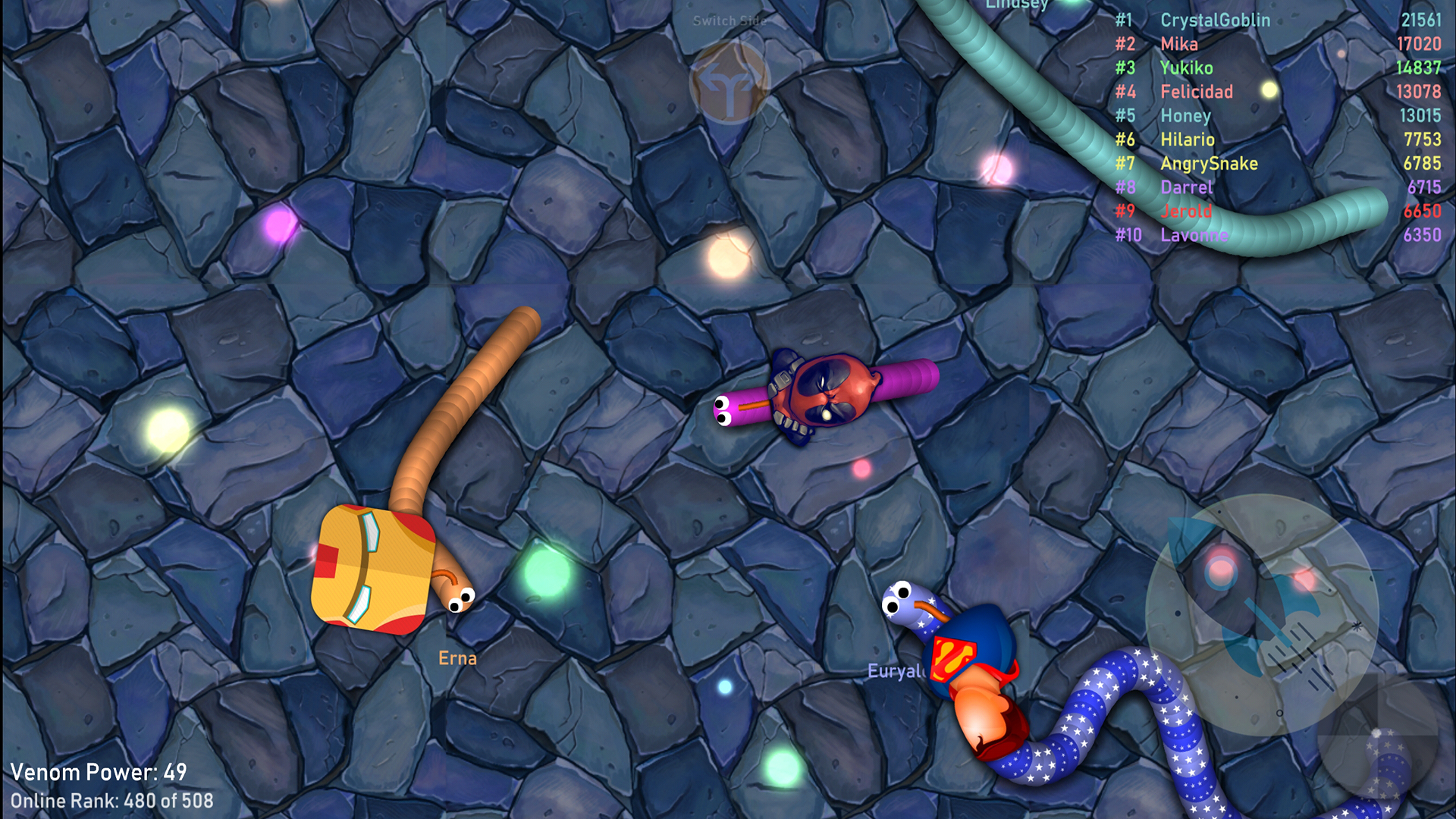Click the AngrySnake leaderboard entry
This screenshot has height=819, width=1456.
[1210, 163]
